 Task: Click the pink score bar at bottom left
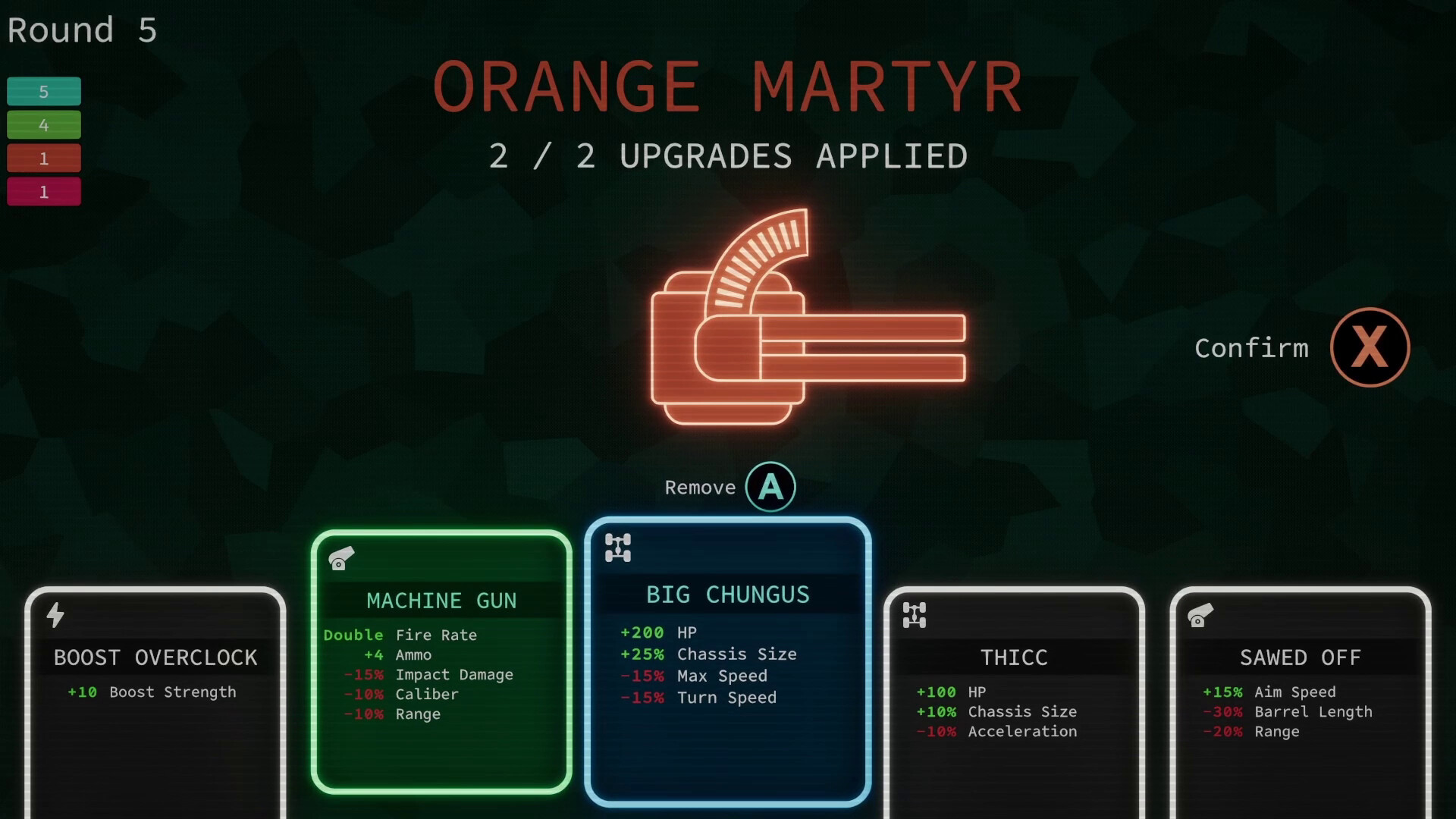pyautogui.click(x=43, y=192)
